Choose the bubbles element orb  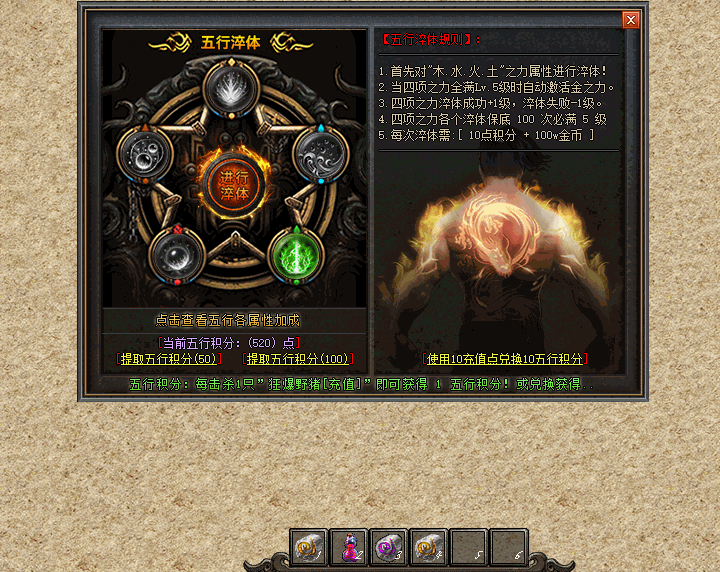145,155
